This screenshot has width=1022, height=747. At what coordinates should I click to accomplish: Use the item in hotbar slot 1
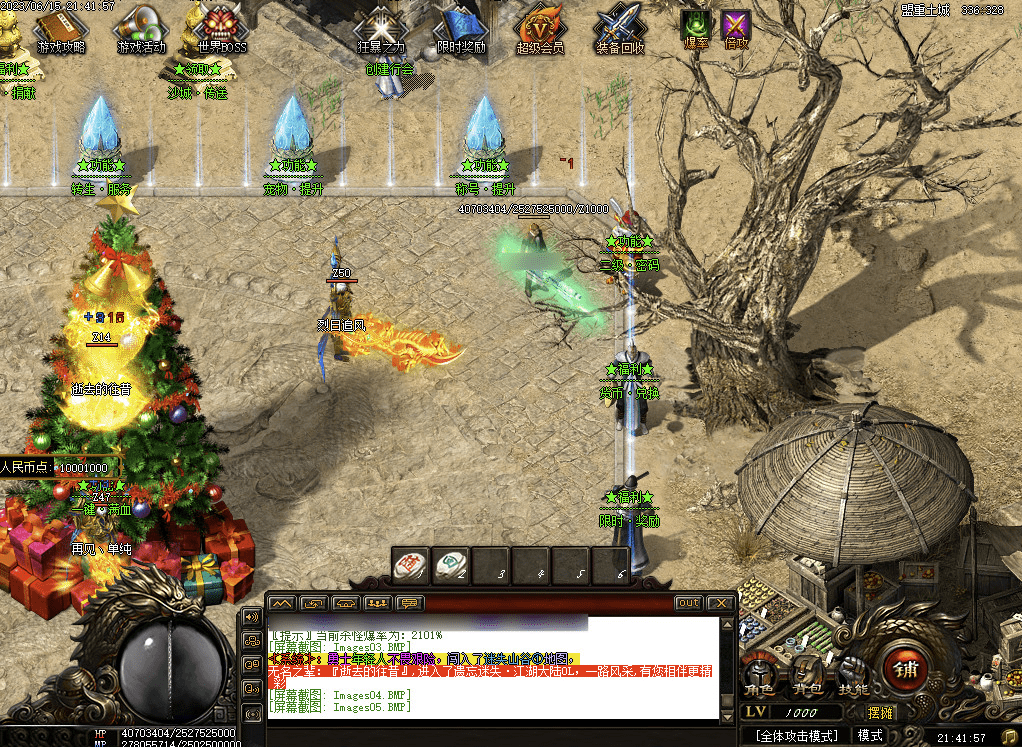[x=410, y=565]
